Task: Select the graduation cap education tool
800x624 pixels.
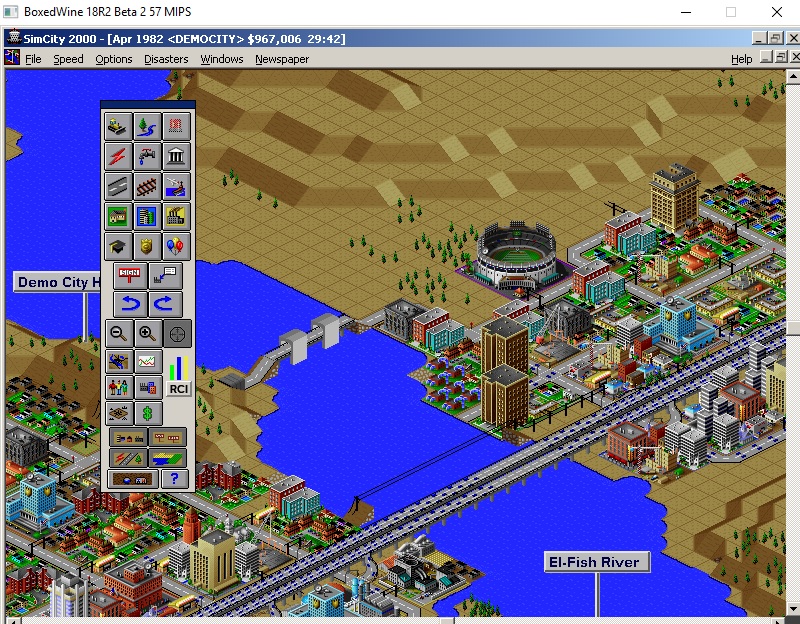Action: point(118,247)
